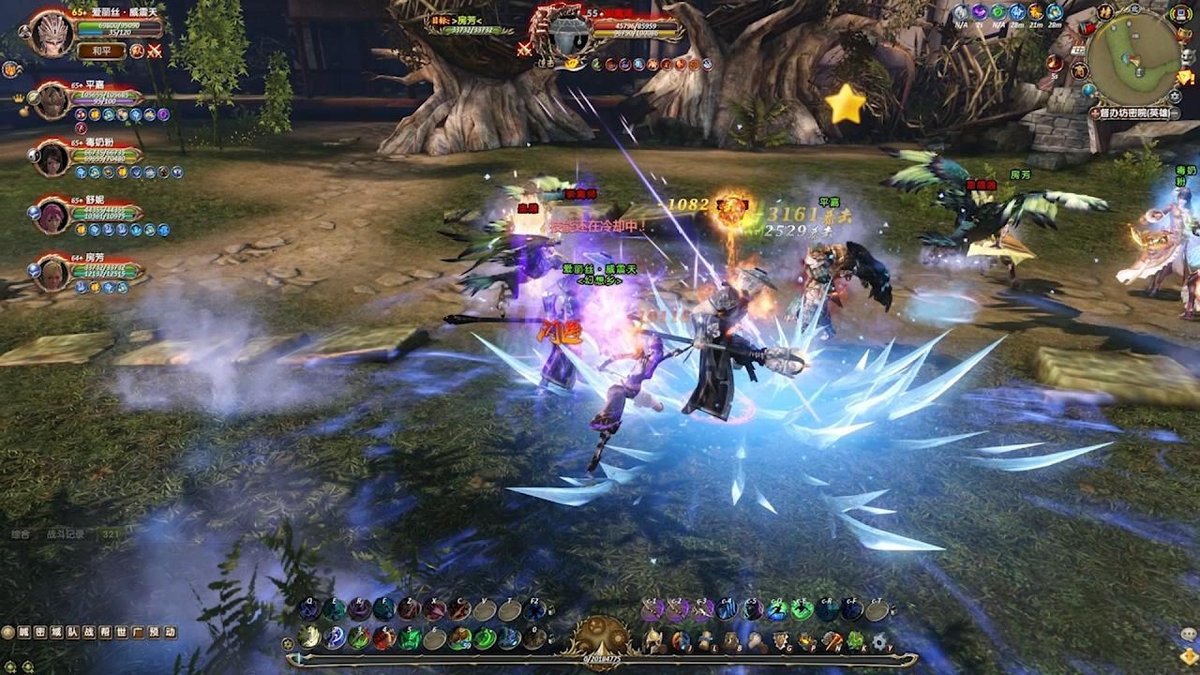This screenshot has height=675, width=1200.
Task: Activate the purple C-1 hotbar skill
Action: click(x=653, y=609)
